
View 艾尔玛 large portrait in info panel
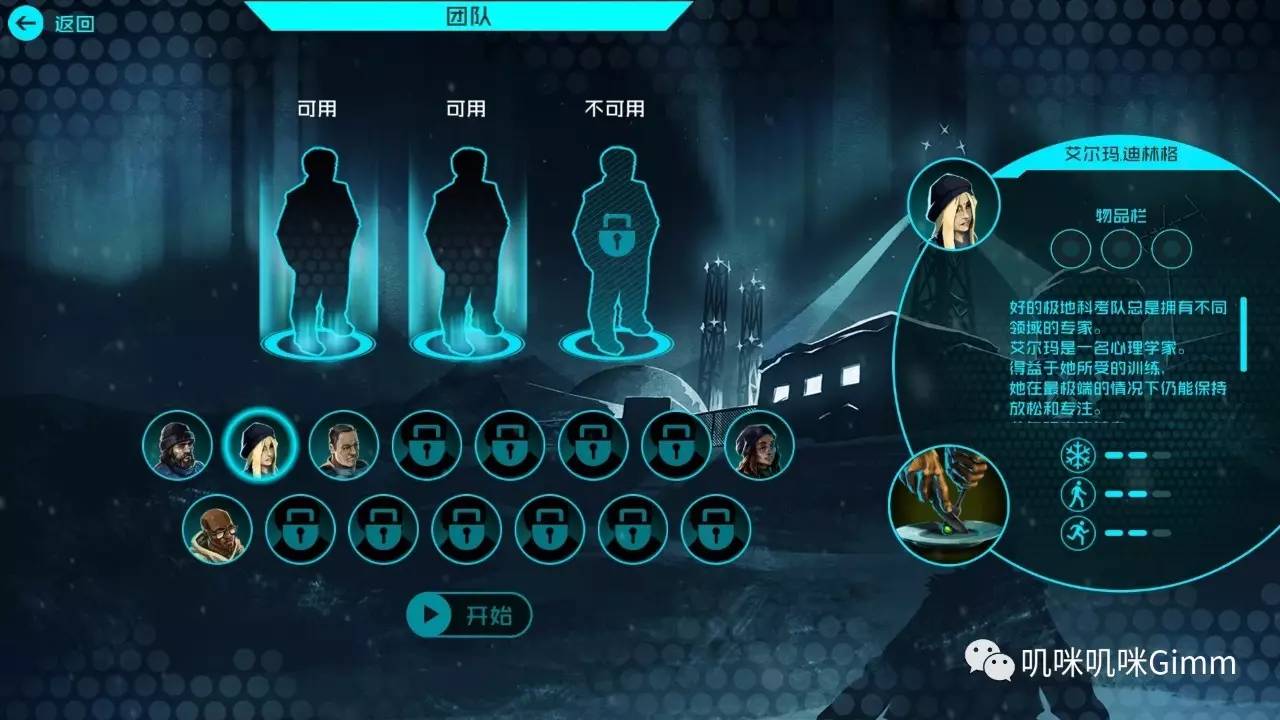[x=953, y=205]
